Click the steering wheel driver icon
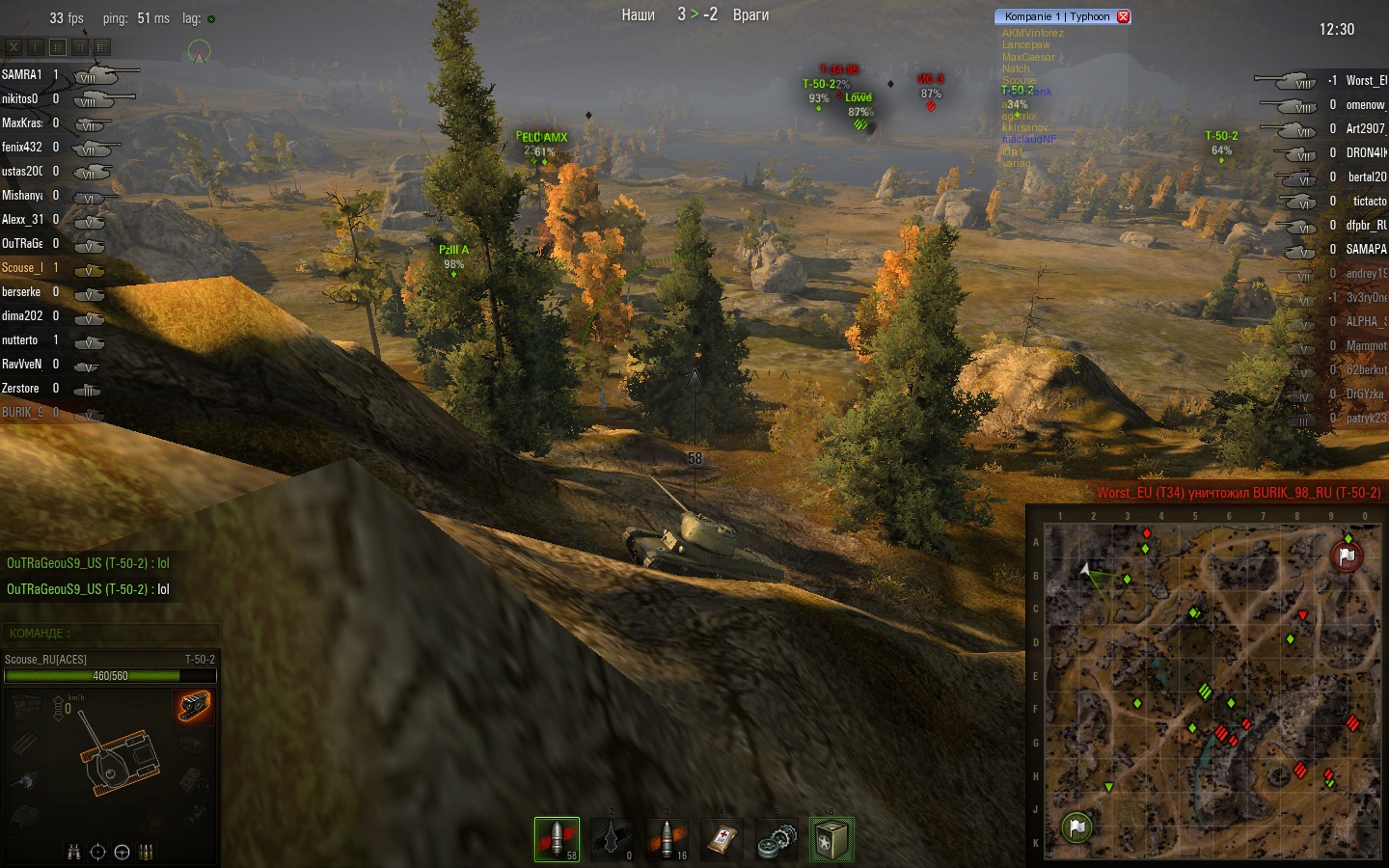Viewport: 1389px width, 868px height. [122, 852]
